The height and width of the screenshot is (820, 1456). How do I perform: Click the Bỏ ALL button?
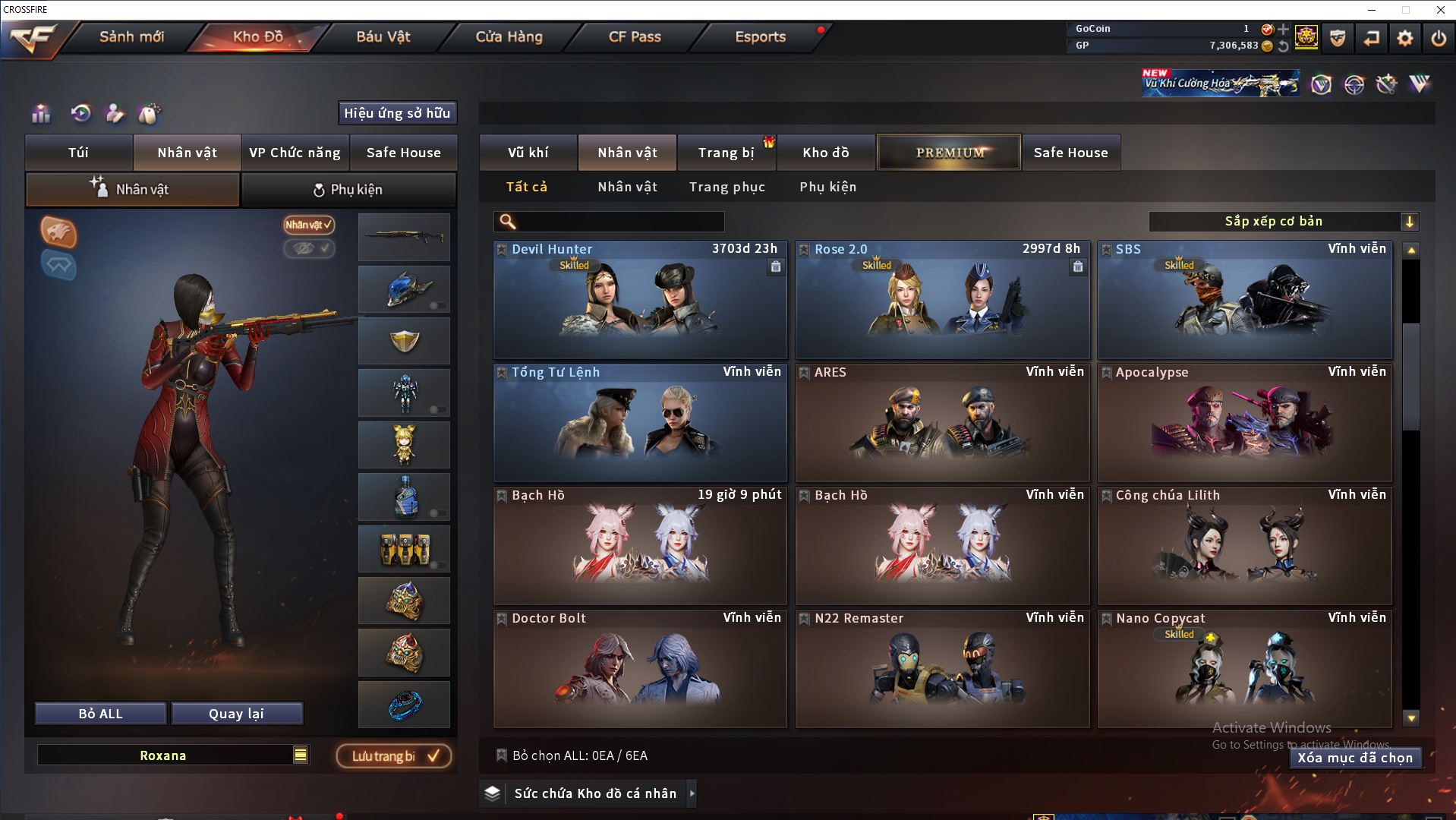pos(100,714)
